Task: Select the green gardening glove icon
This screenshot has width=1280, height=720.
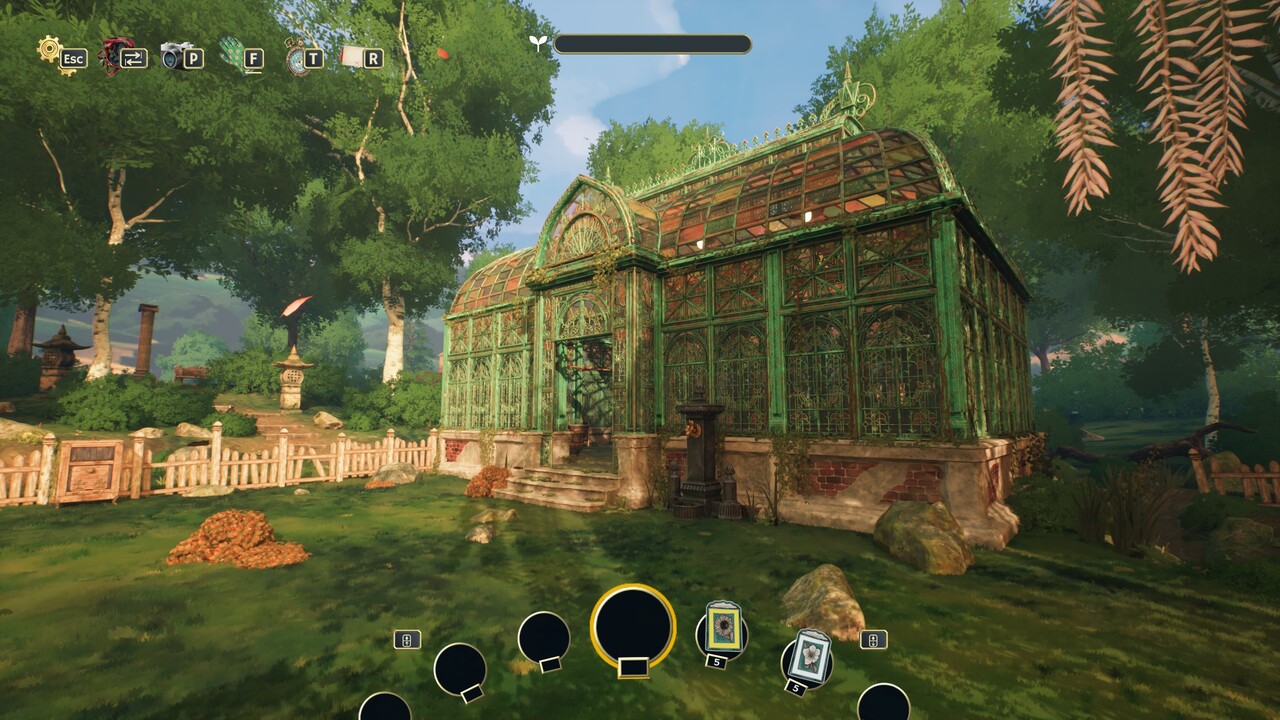Action: point(232,54)
